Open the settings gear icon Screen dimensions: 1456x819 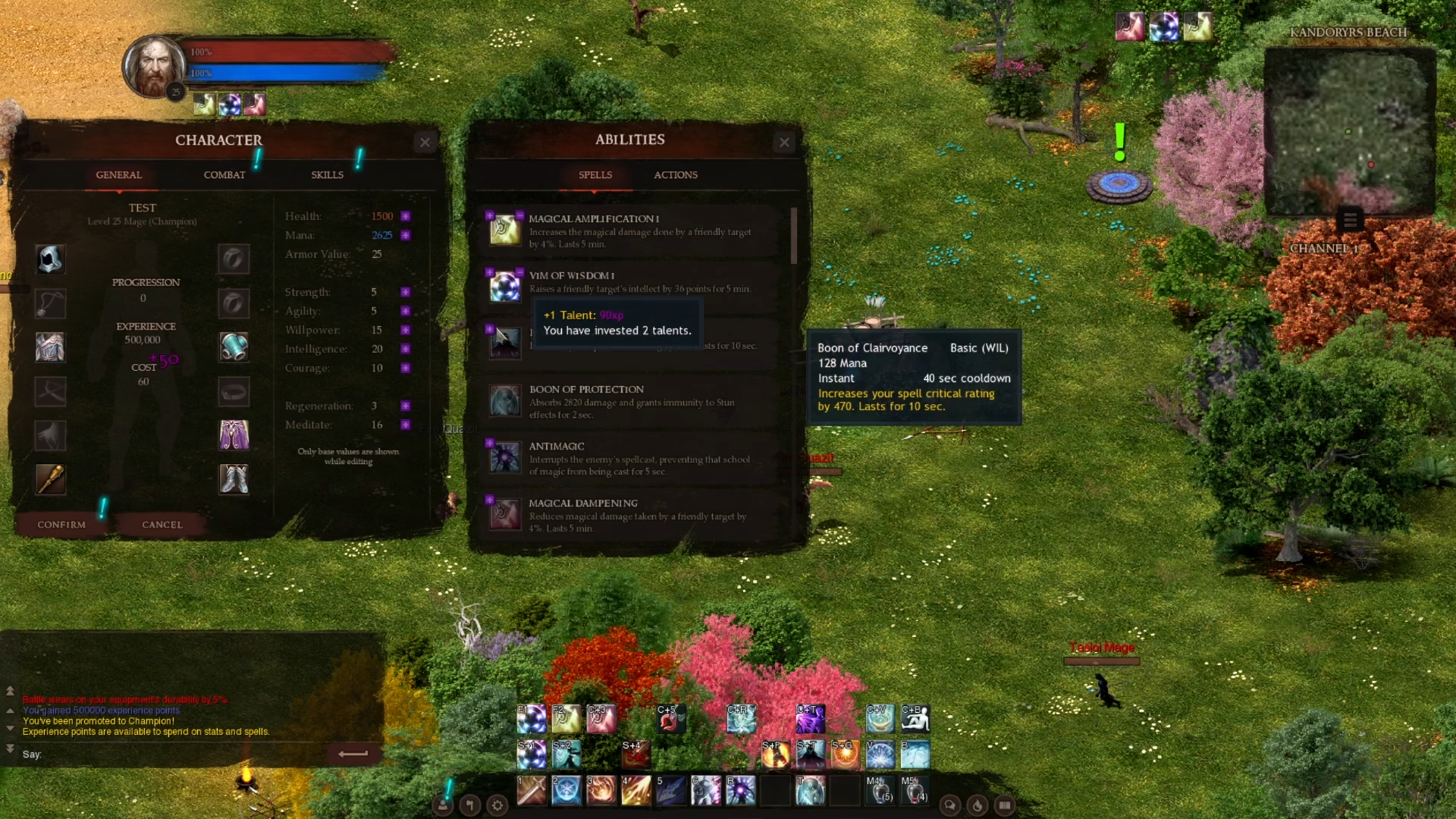coord(497,805)
